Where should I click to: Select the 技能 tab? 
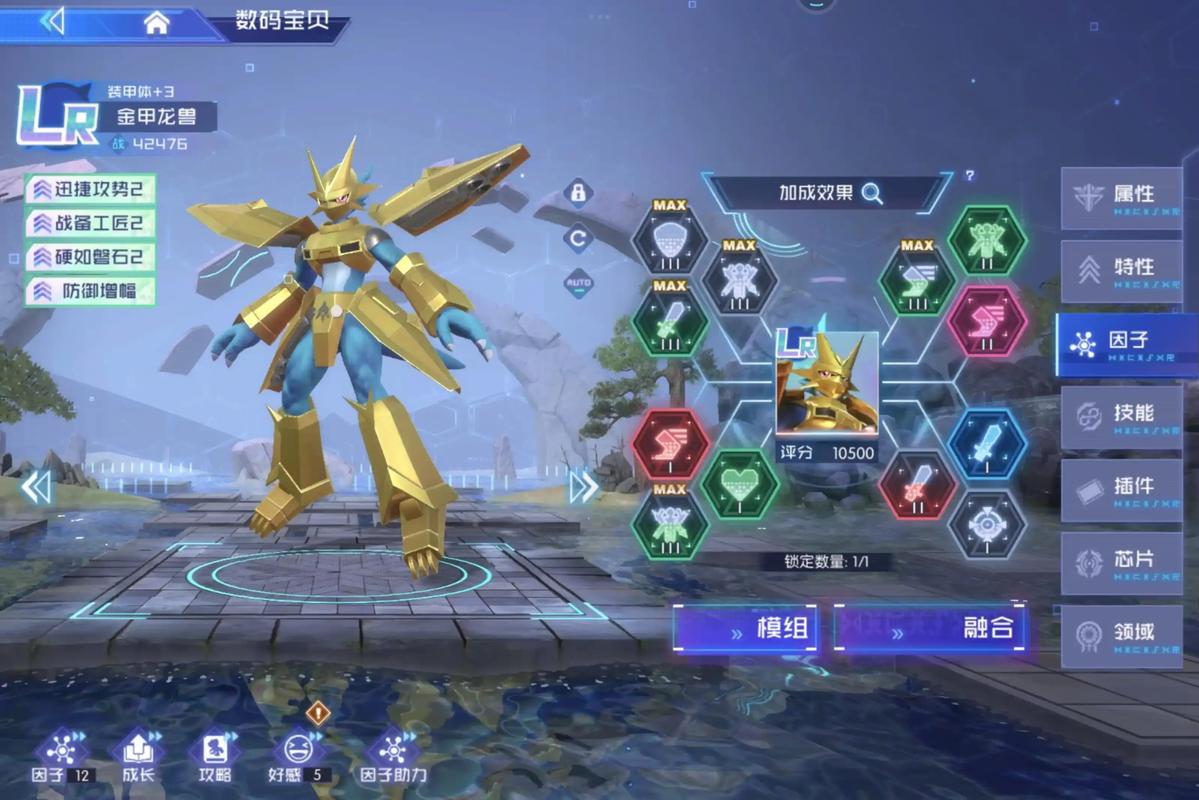click(1121, 416)
